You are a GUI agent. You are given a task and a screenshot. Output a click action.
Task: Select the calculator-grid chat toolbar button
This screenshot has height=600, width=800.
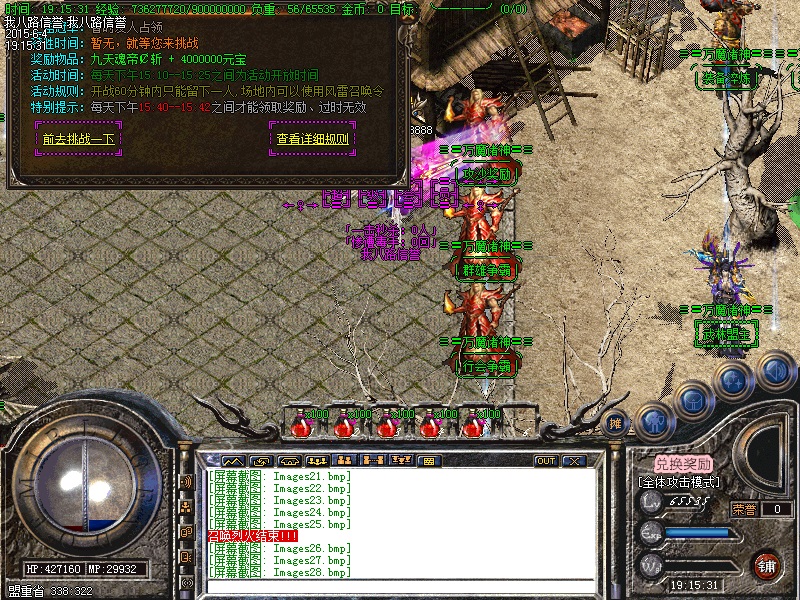tap(427, 461)
